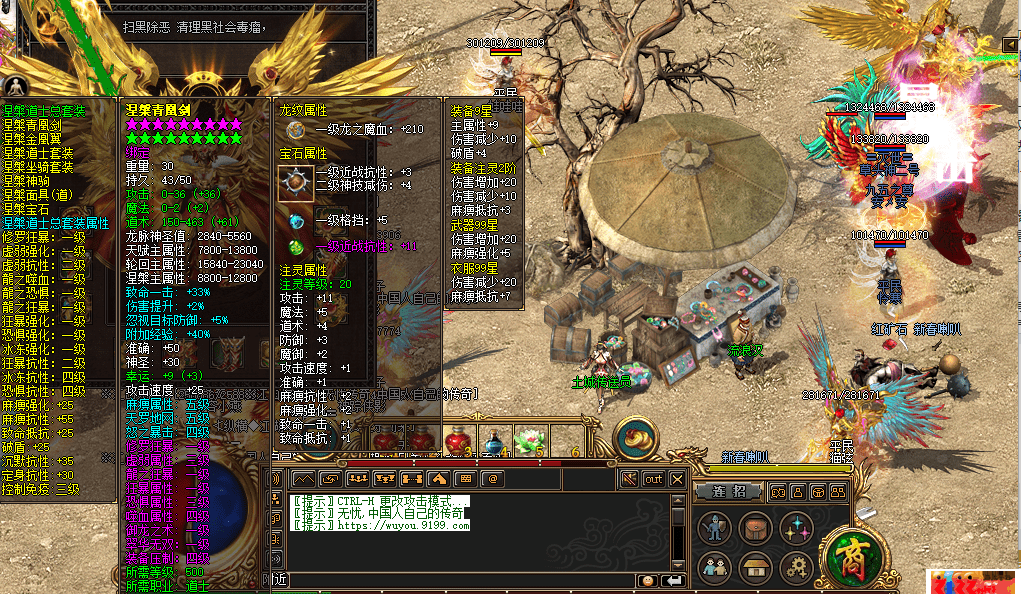Open the character equipment panel icon

point(714,527)
